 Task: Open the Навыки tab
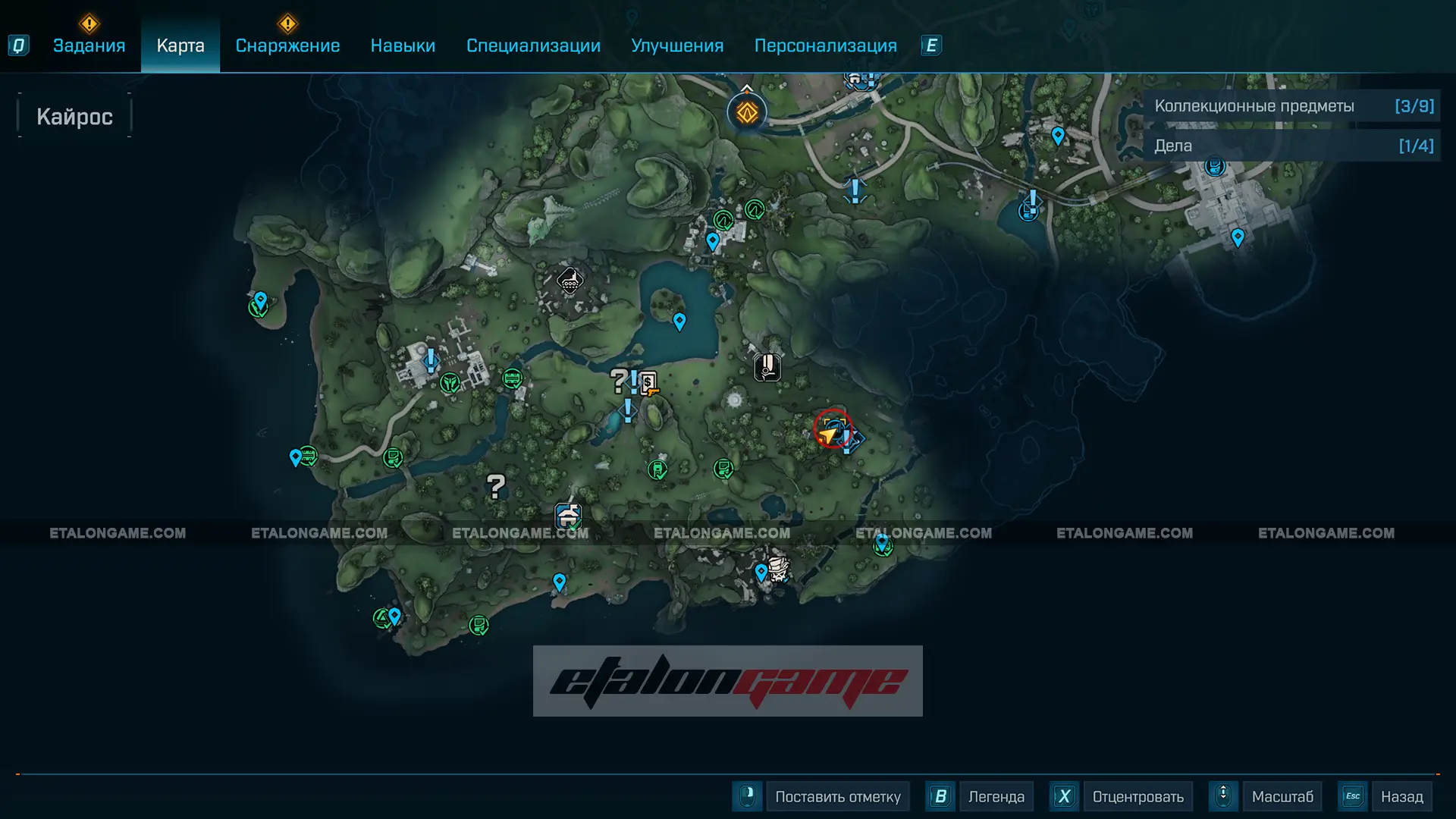click(403, 45)
